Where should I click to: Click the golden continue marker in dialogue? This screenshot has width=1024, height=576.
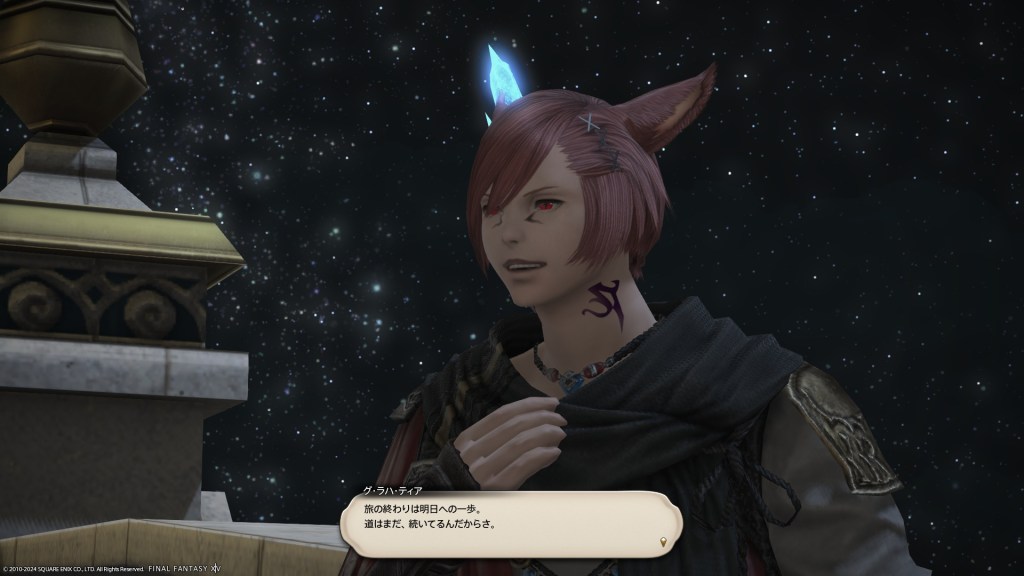664,541
